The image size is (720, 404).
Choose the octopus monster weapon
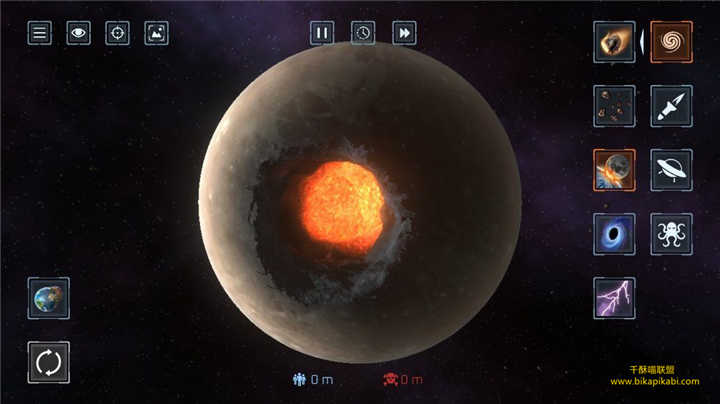coord(671,234)
